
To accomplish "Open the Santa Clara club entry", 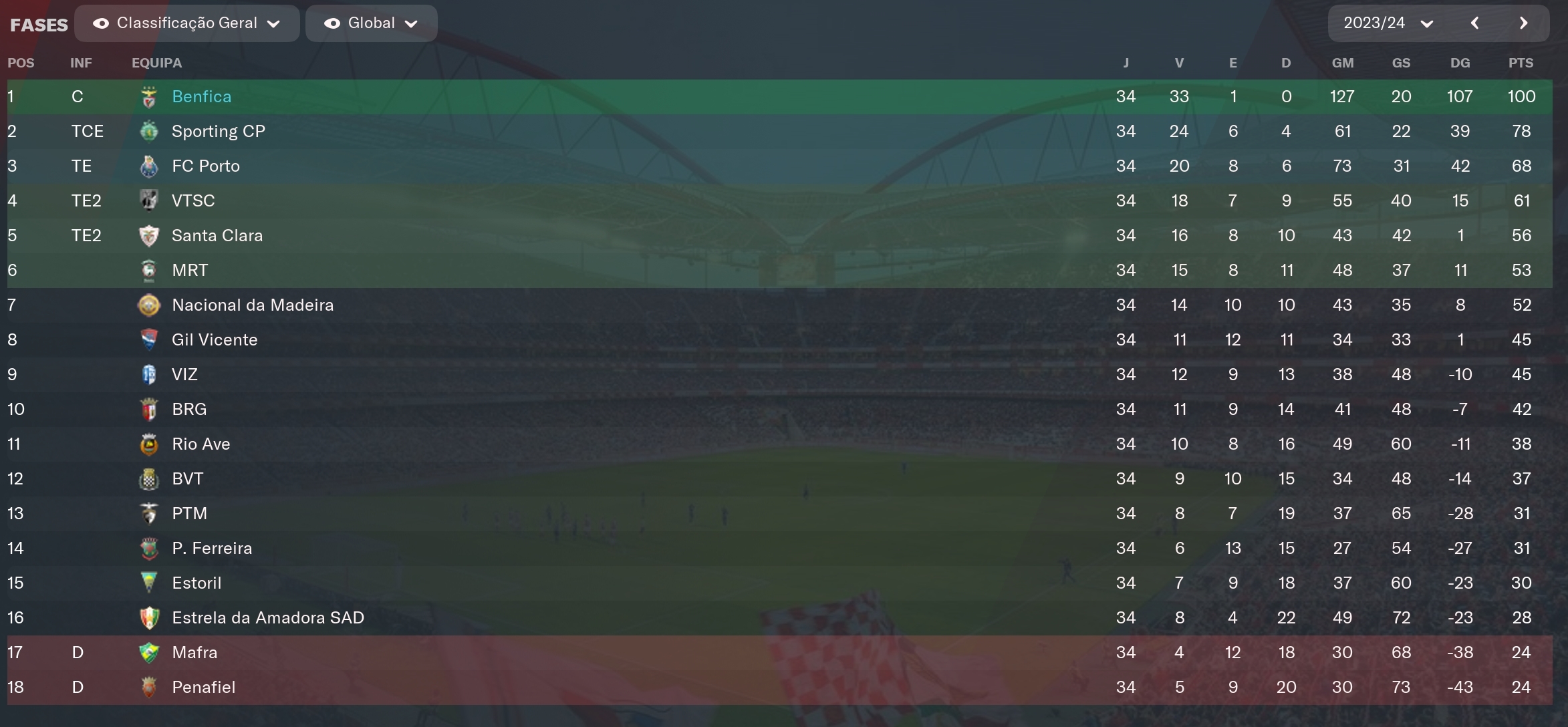I will pyautogui.click(x=217, y=236).
